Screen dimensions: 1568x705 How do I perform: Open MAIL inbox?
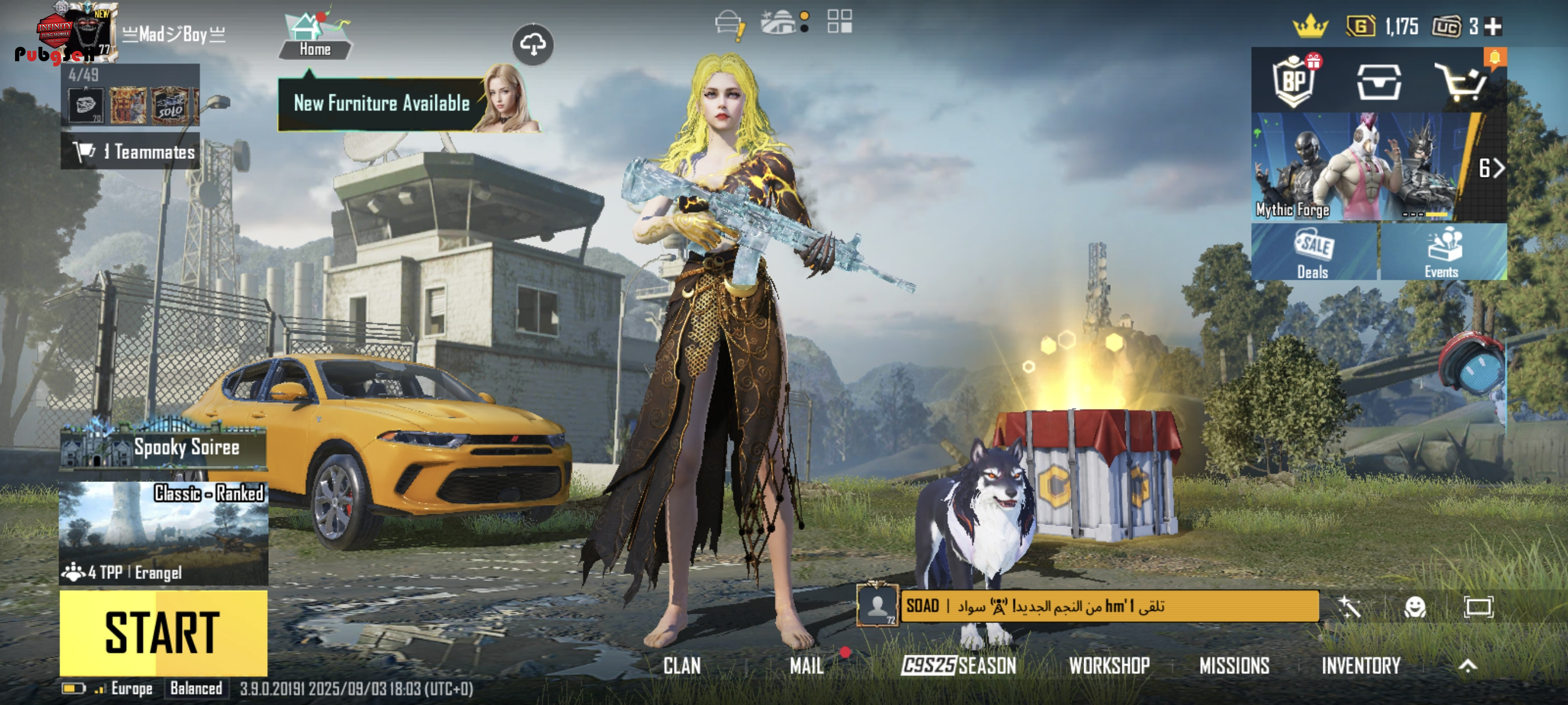(x=807, y=666)
